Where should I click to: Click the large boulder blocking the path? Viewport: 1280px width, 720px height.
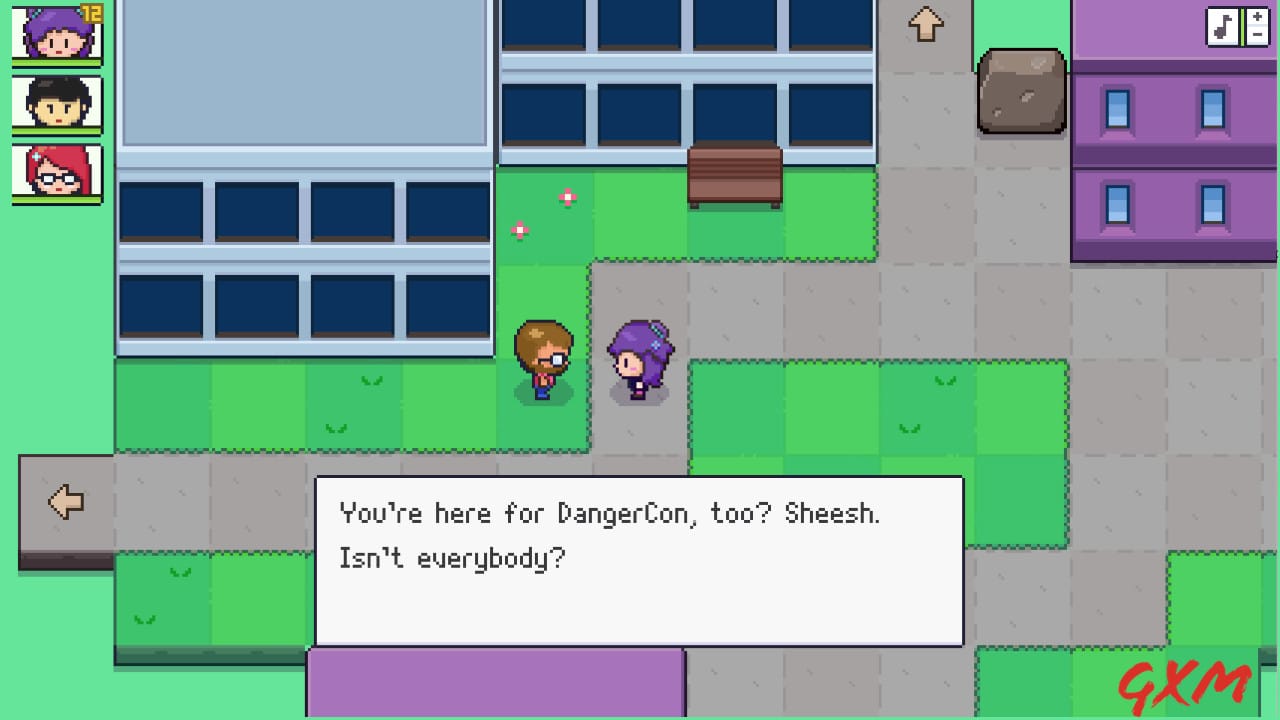[1020, 92]
